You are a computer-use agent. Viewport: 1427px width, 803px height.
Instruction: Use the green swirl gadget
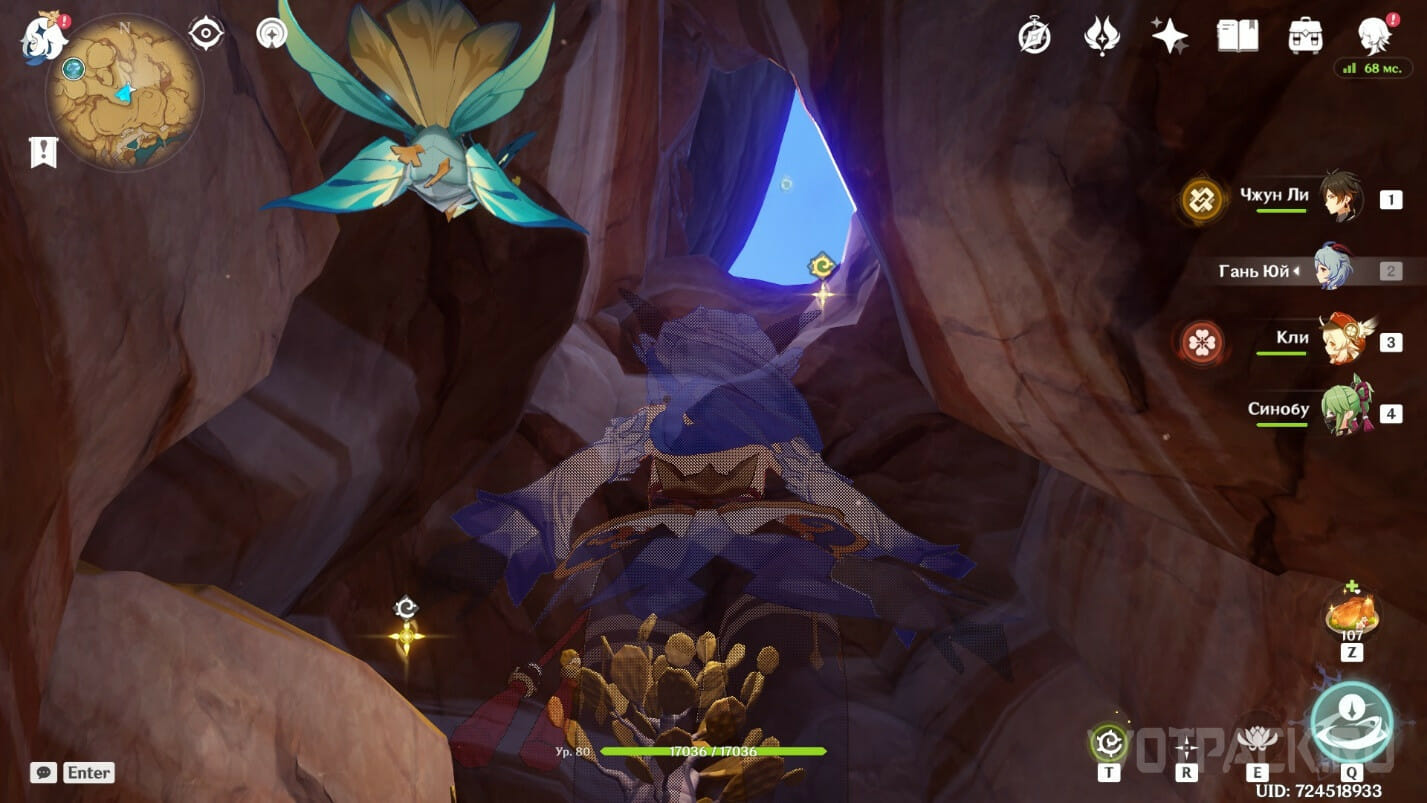tap(1109, 742)
